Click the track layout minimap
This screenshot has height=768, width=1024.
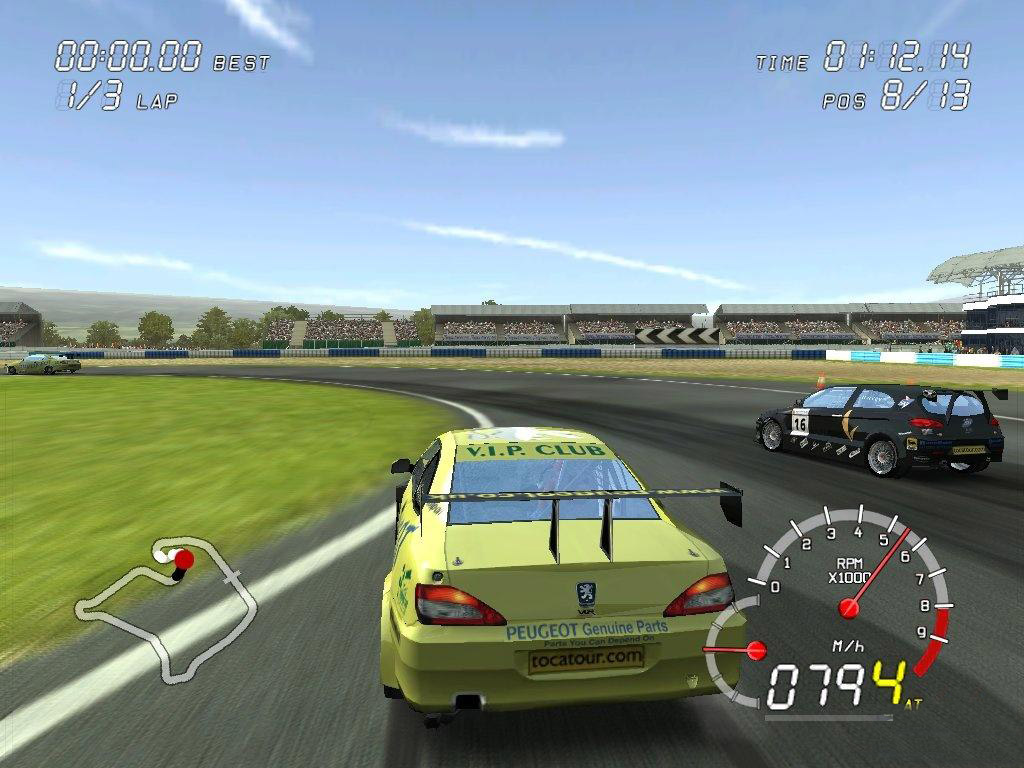click(x=166, y=607)
